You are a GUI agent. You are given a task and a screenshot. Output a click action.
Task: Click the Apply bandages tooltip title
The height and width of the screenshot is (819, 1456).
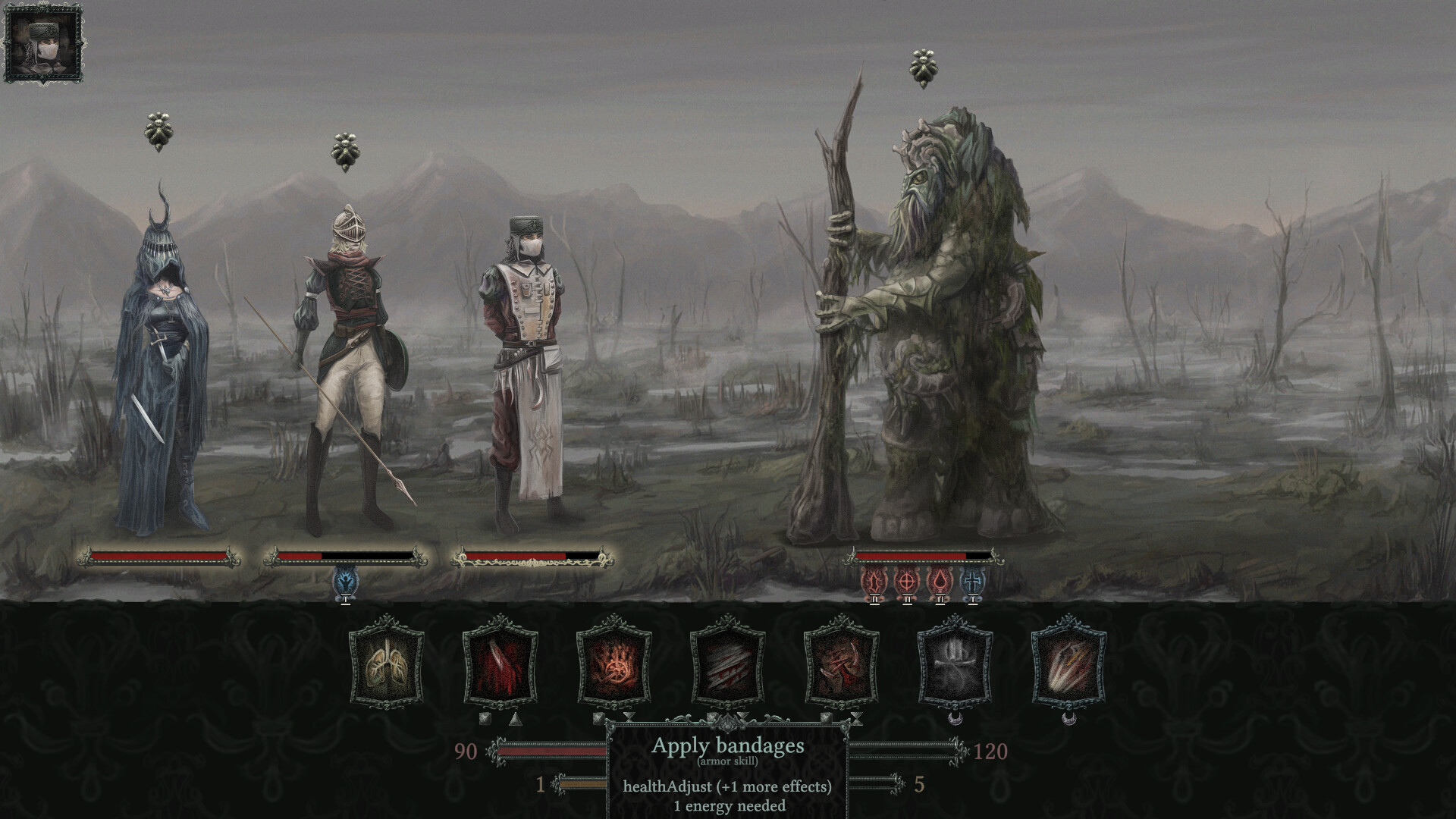tap(730, 746)
